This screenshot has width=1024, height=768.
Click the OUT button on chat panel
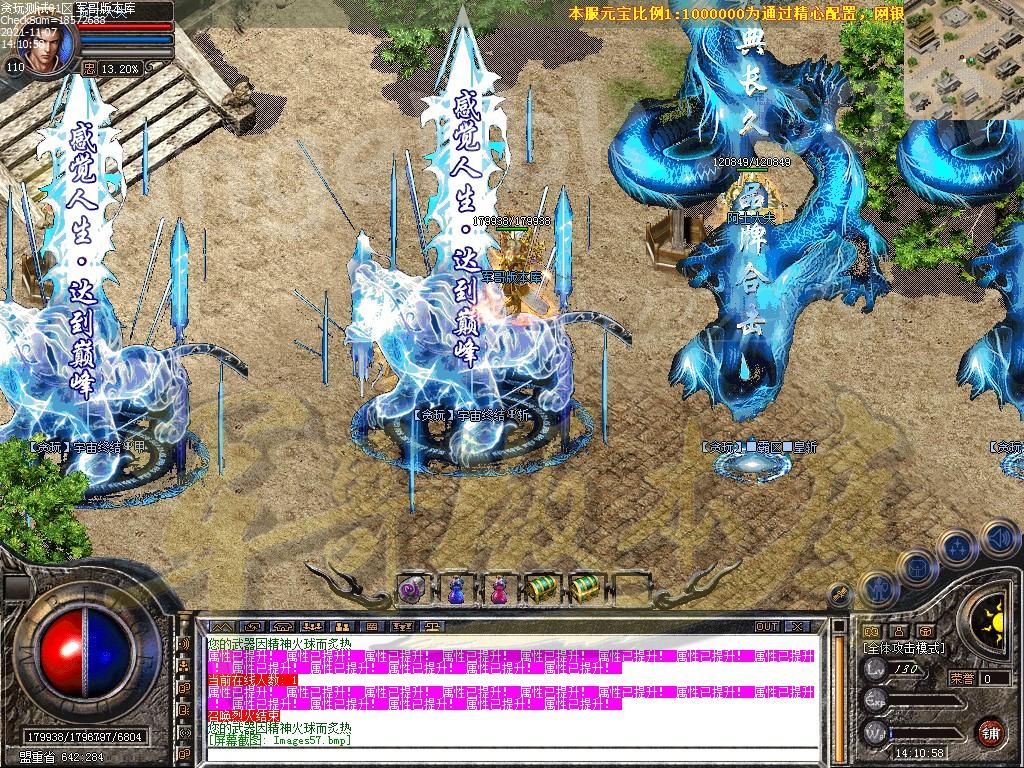tap(767, 626)
